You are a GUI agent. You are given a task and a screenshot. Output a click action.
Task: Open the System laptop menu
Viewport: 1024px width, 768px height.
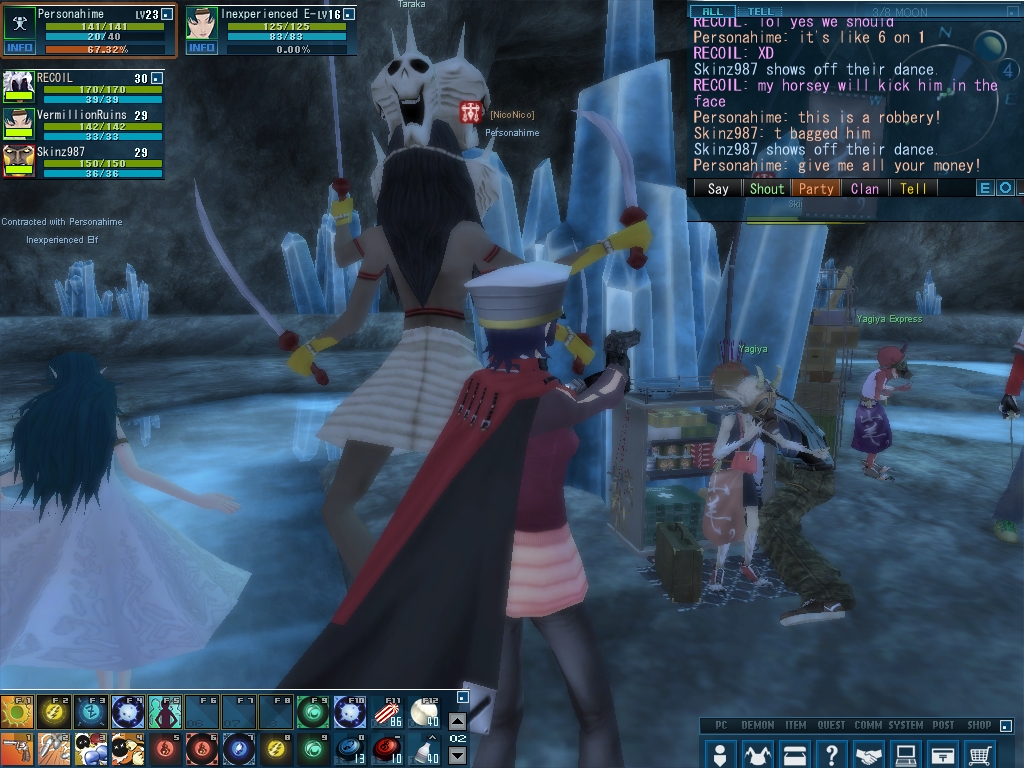tap(907, 753)
